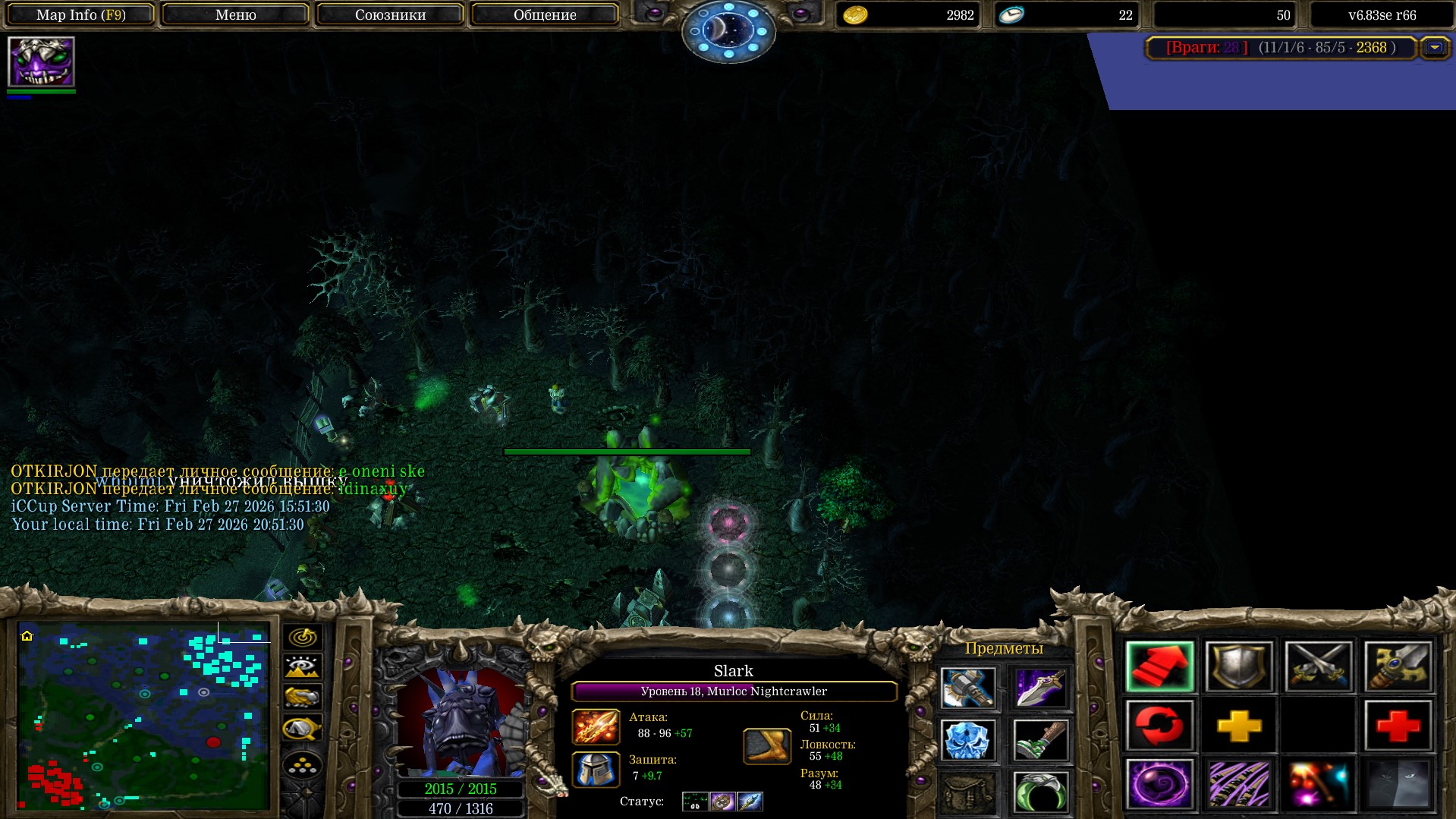Open the Общение chat log menu

(545, 14)
